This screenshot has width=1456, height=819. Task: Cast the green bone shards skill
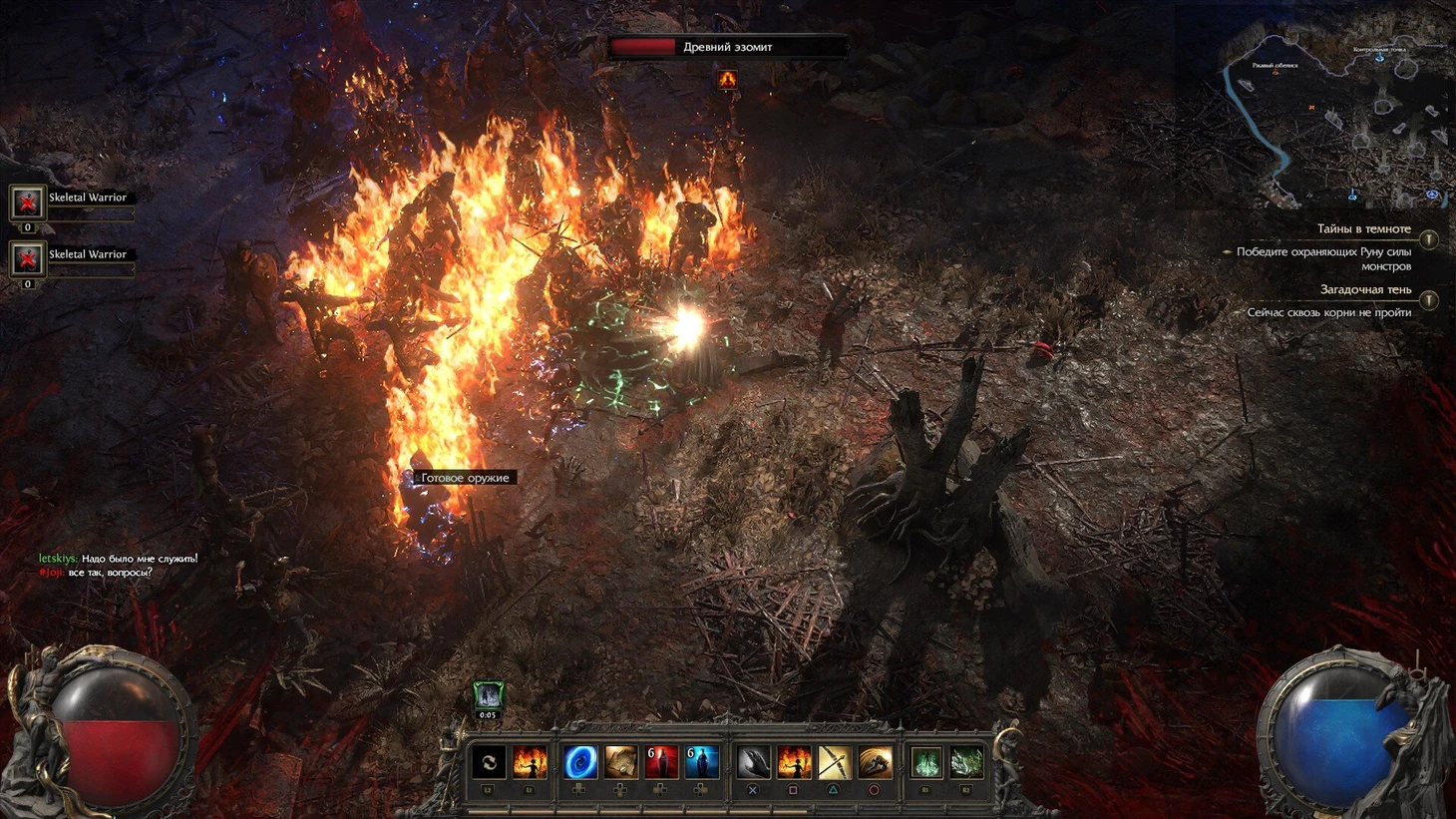966,763
